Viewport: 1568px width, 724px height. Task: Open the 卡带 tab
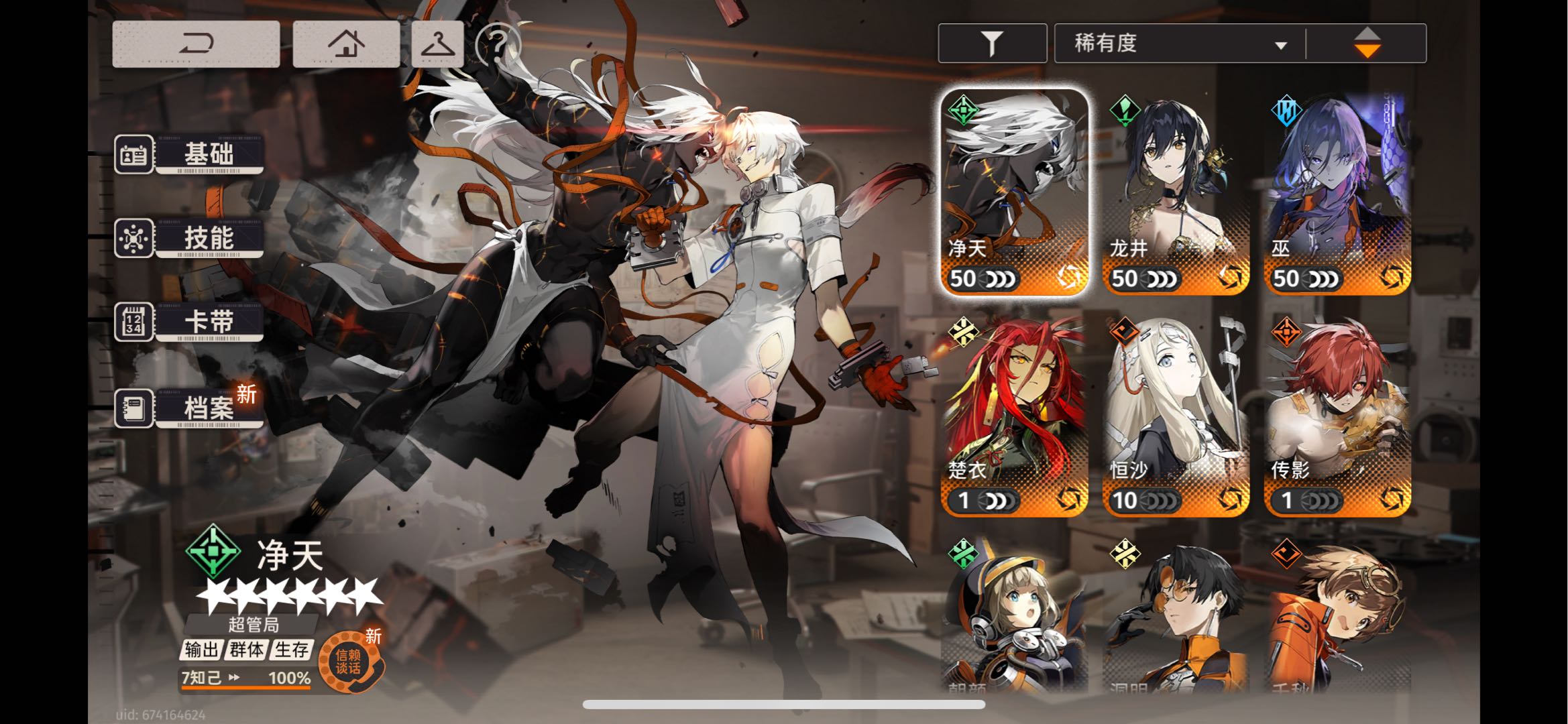tap(190, 322)
